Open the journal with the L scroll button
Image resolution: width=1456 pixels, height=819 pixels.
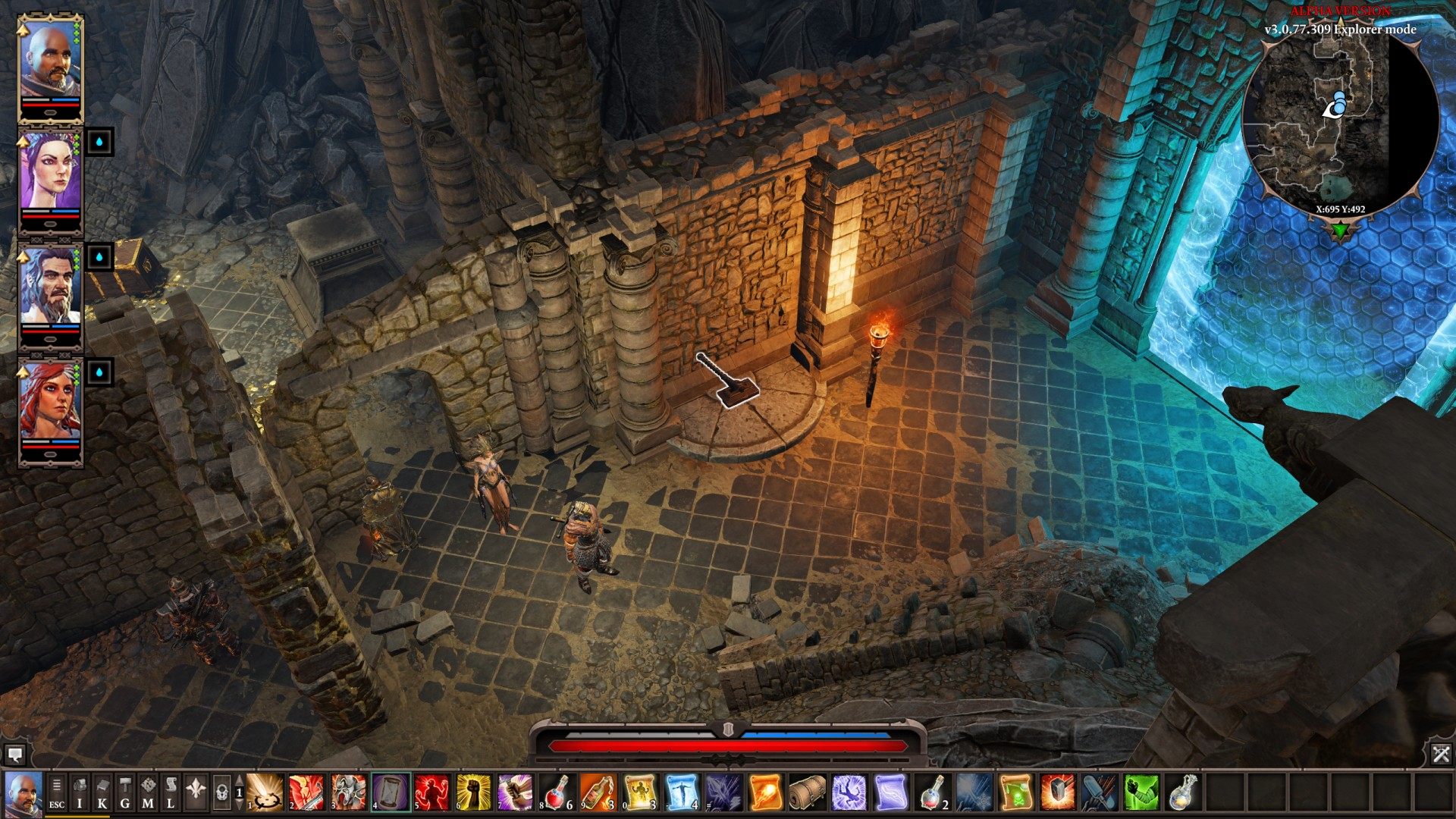click(171, 792)
